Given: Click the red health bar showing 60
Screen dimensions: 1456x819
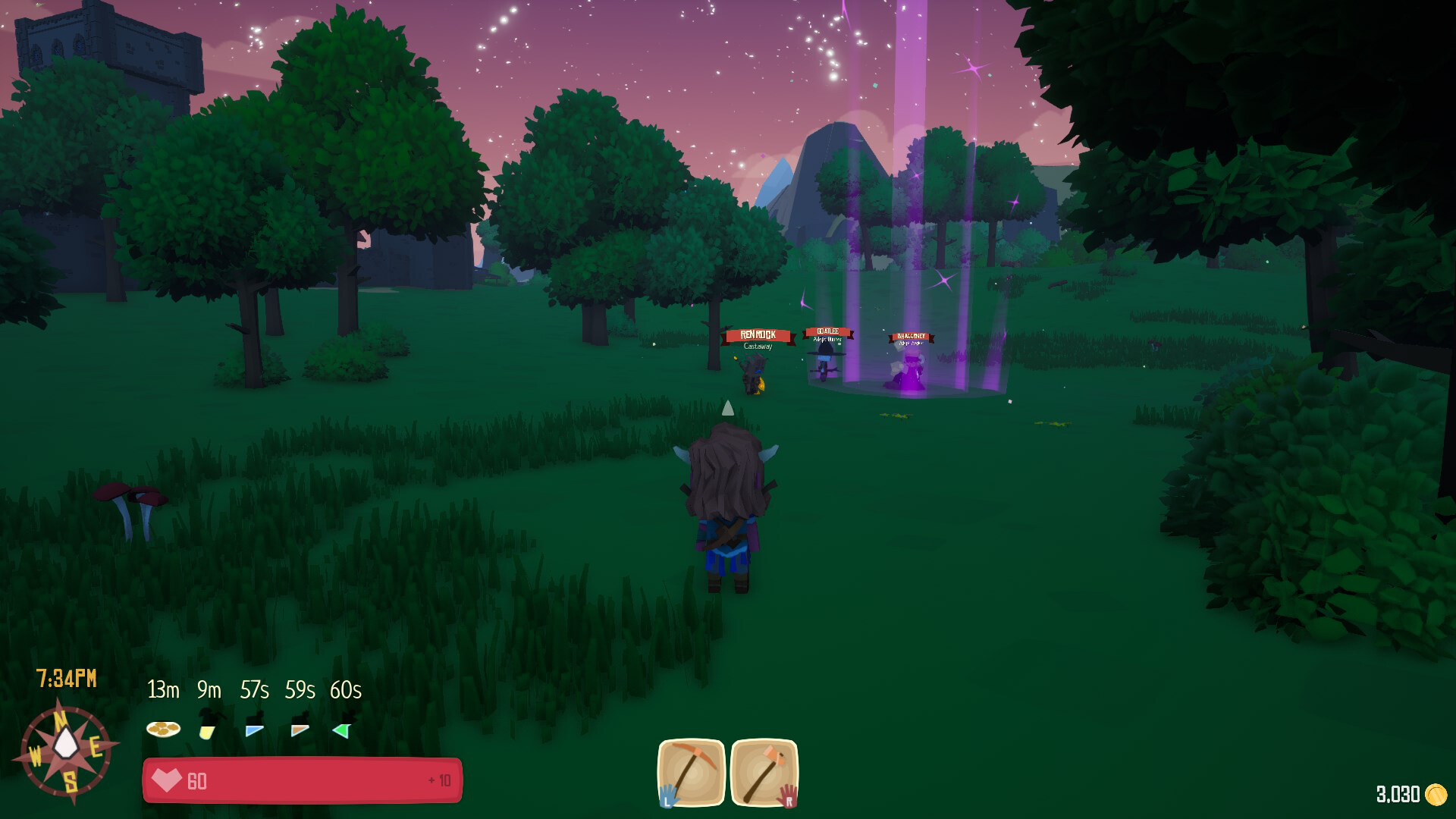Looking at the screenshot, I should (303, 779).
